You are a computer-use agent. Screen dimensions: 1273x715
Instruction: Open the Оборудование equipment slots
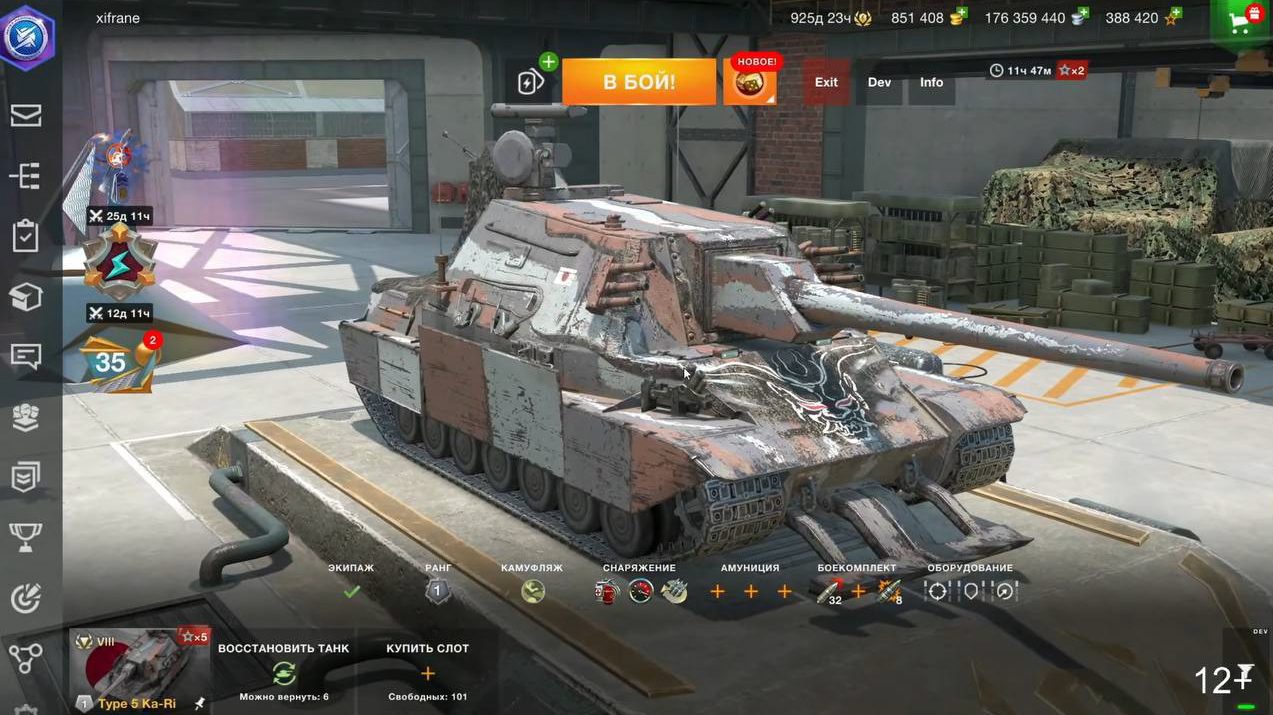pos(970,591)
